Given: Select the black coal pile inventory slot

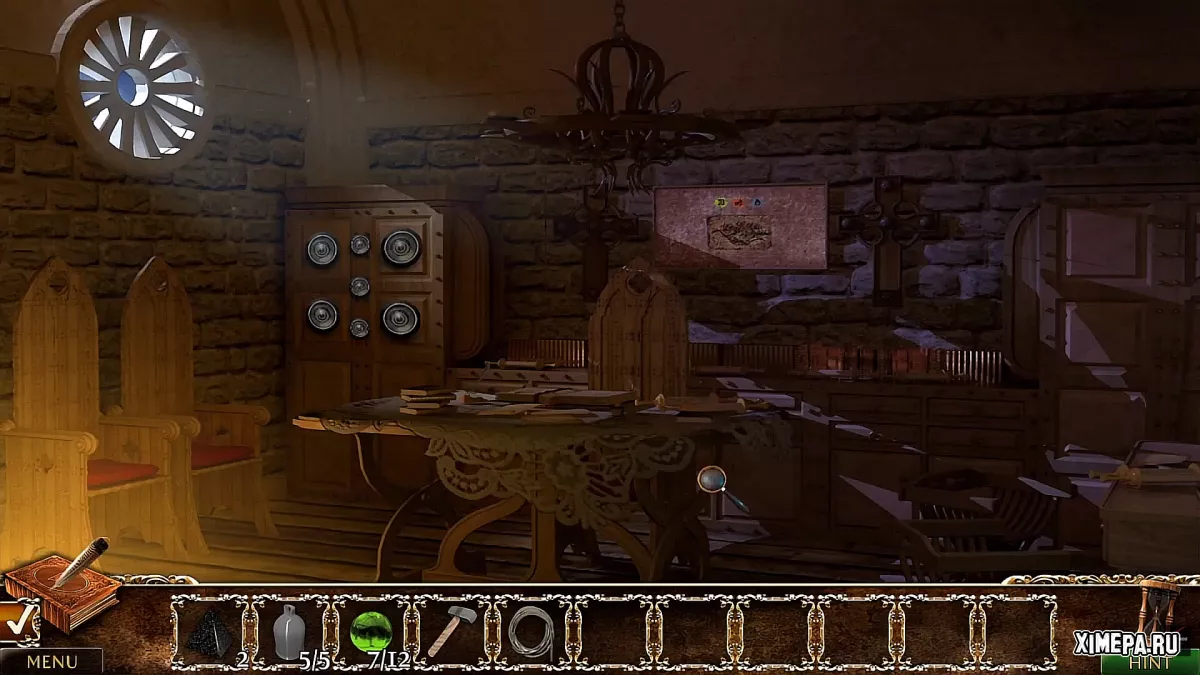Looking at the screenshot, I should [210, 632].
